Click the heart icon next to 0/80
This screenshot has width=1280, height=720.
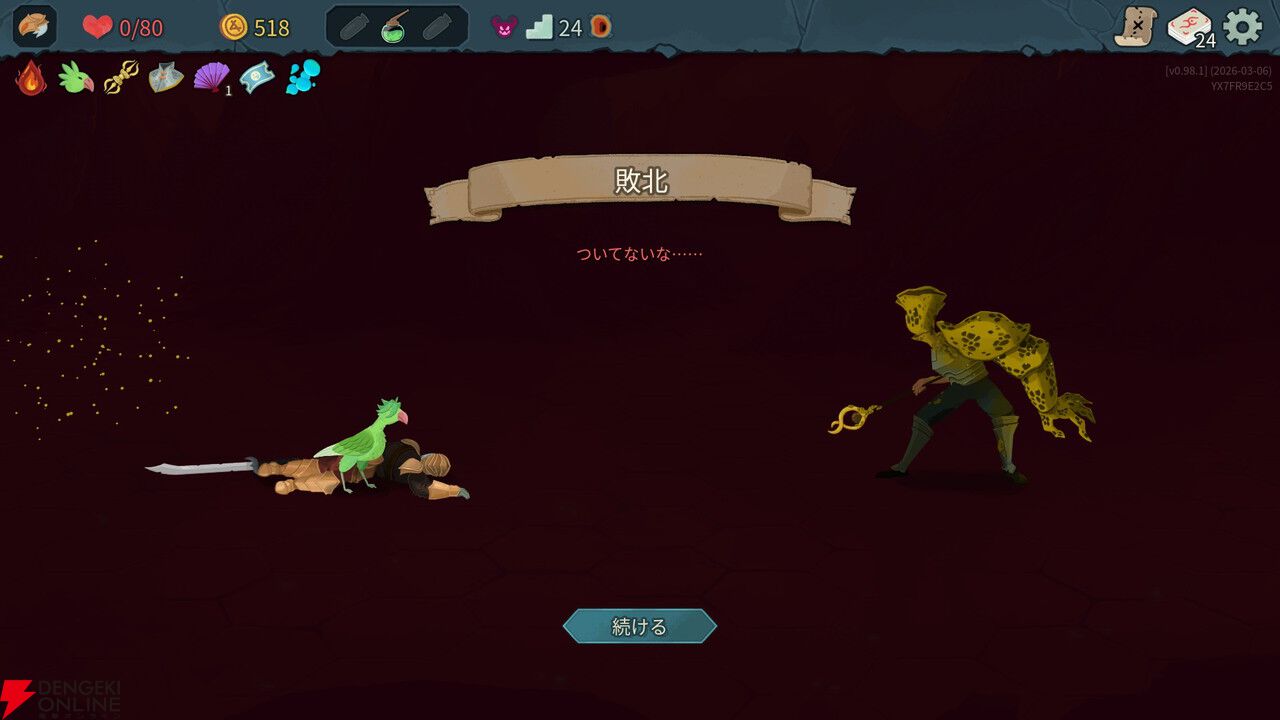tap(98, 27)
